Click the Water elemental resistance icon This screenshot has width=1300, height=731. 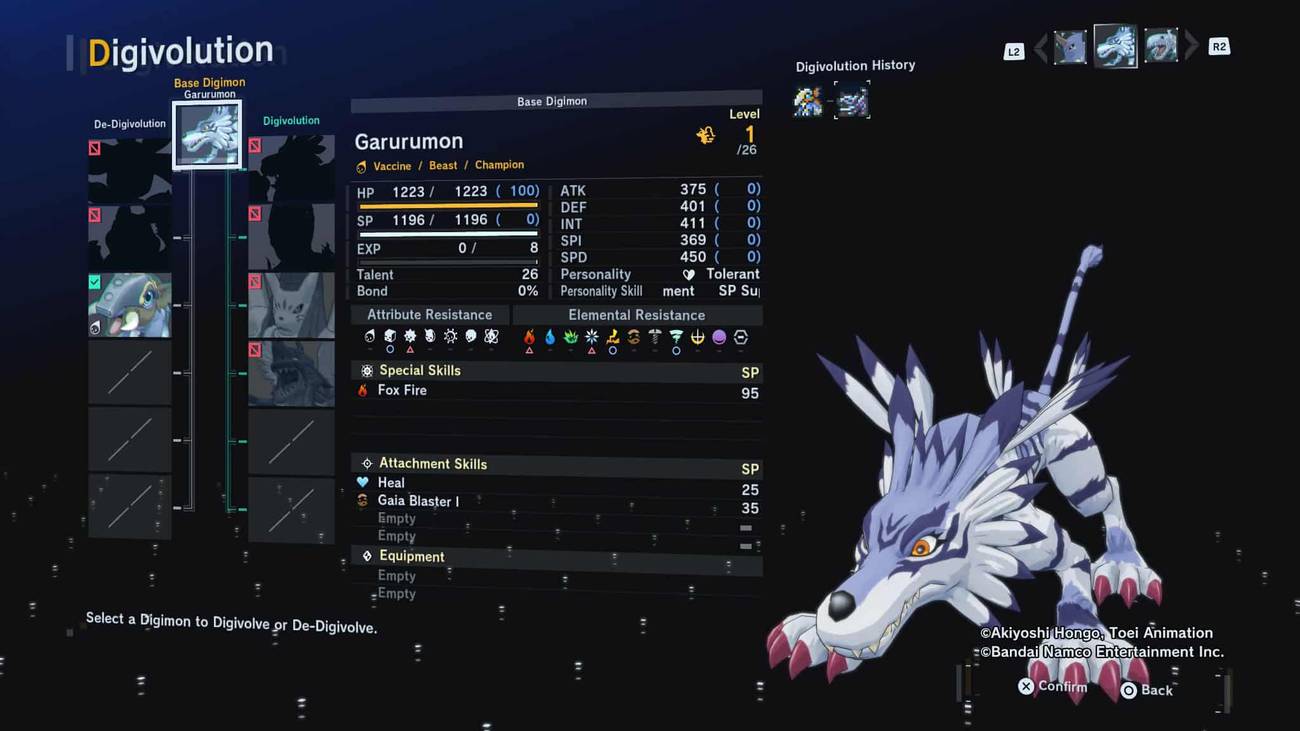click(550, 338)
